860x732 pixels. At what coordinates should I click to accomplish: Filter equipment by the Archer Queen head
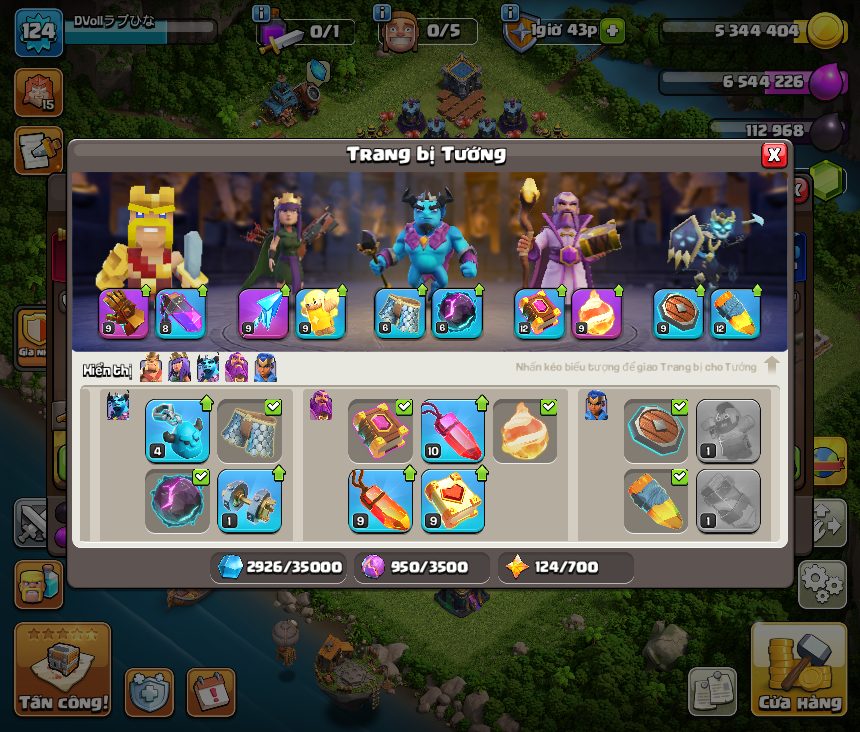(179, 368)
